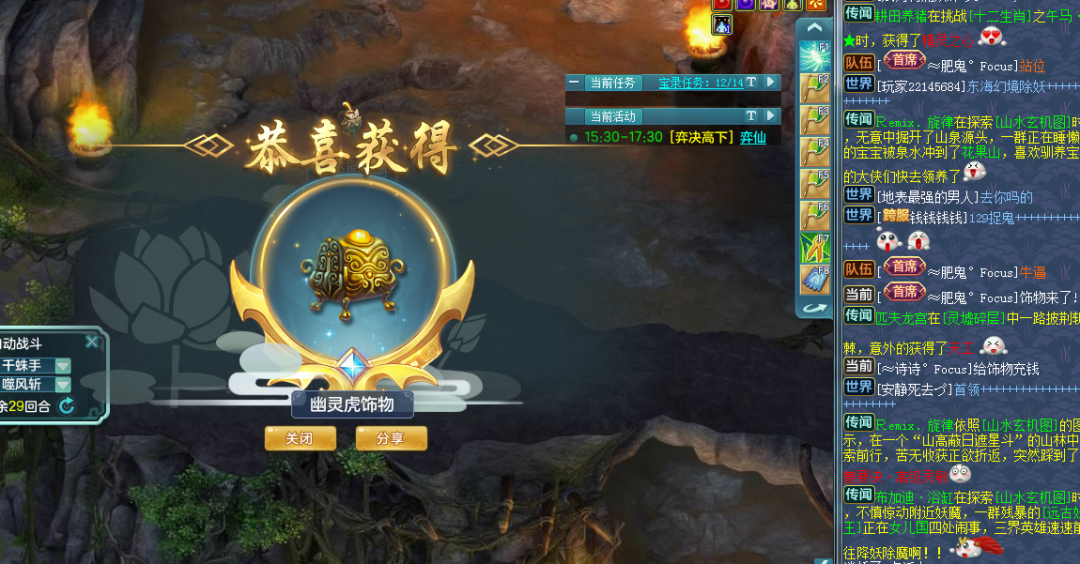The height and width of the screenshot is (564, 1080).
Task: Collapse the shortcut bar with up arrow
Action: (x=815, y=27)
